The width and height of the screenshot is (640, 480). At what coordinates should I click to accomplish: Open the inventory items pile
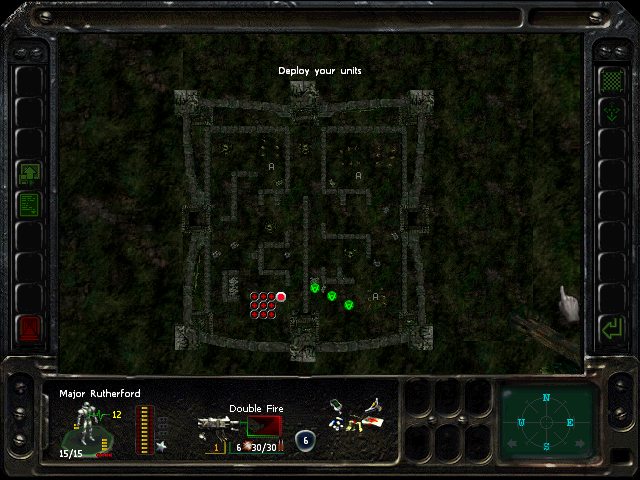(x=355, y=418)
